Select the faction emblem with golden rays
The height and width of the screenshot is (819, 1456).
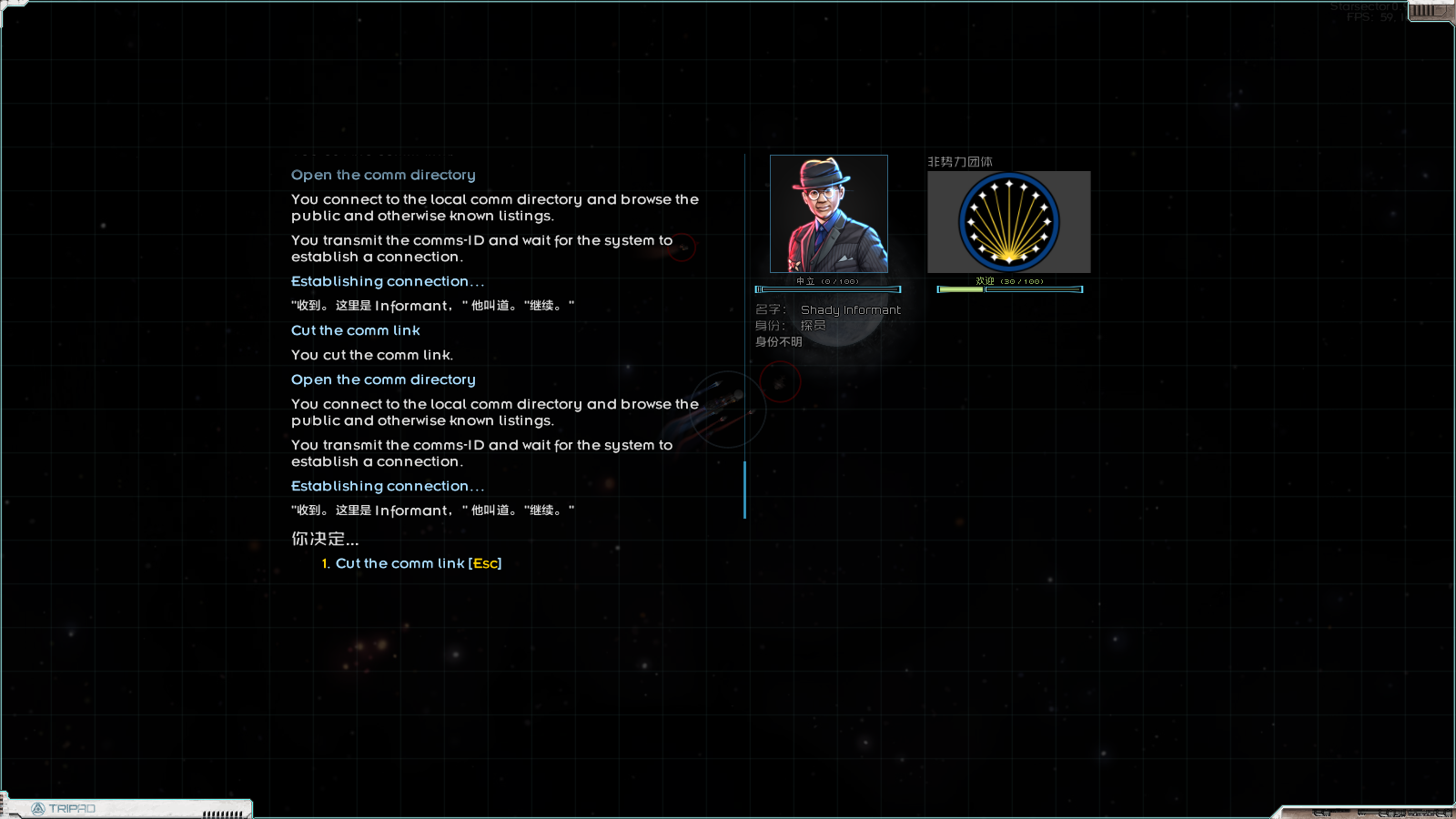coord(1008,221)
